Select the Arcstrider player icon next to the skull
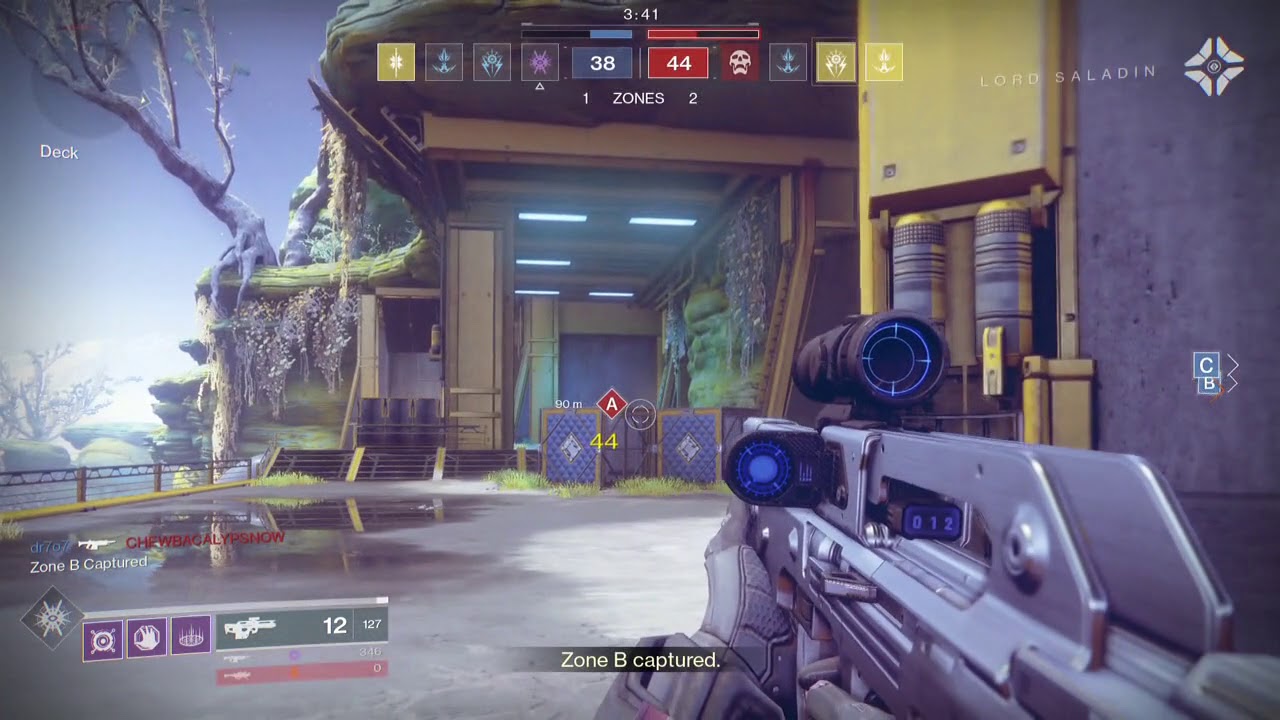This screenshot has height=720, width=1280. [790, 63]
